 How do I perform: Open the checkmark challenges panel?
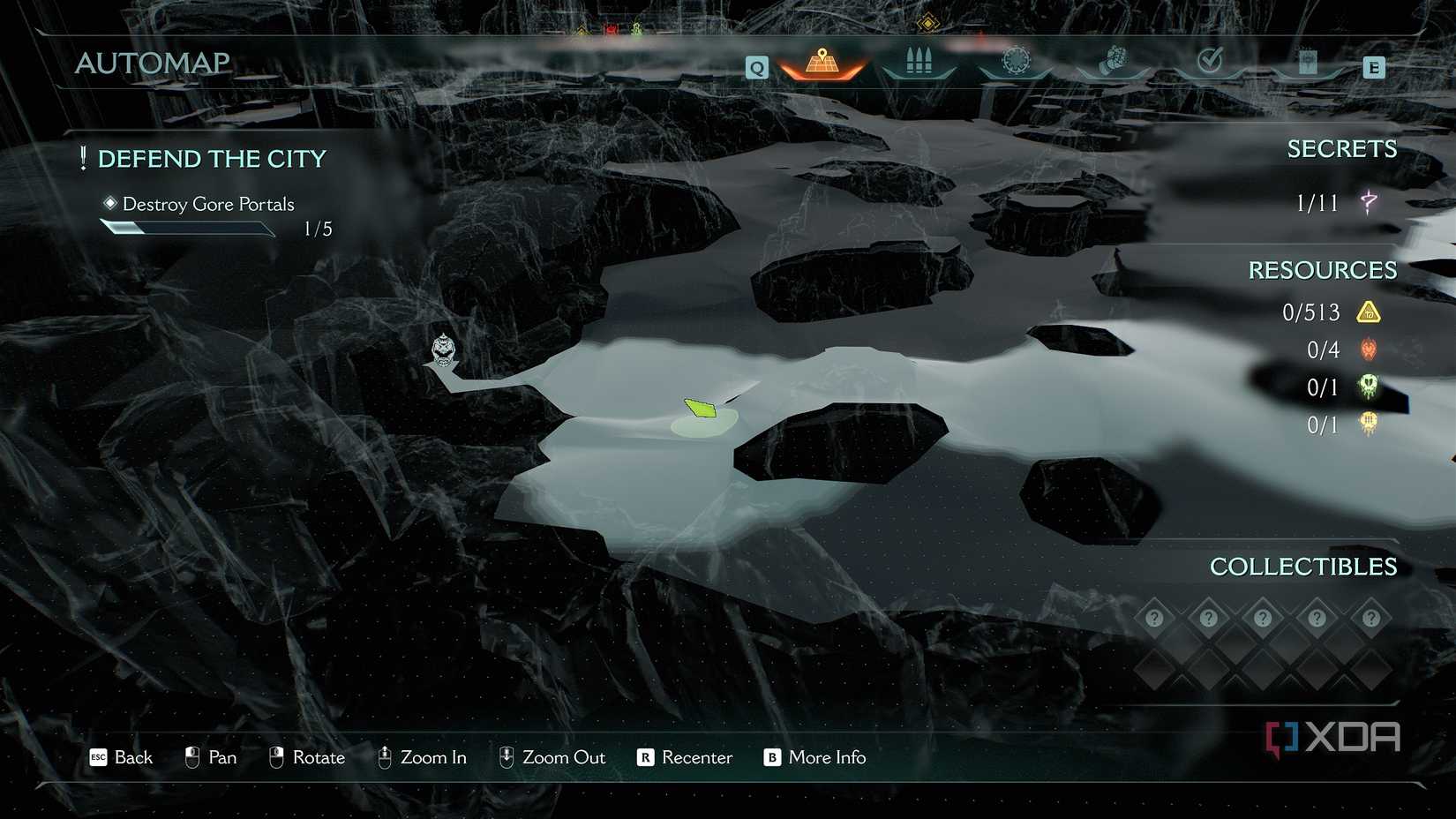coord(1210,60)
